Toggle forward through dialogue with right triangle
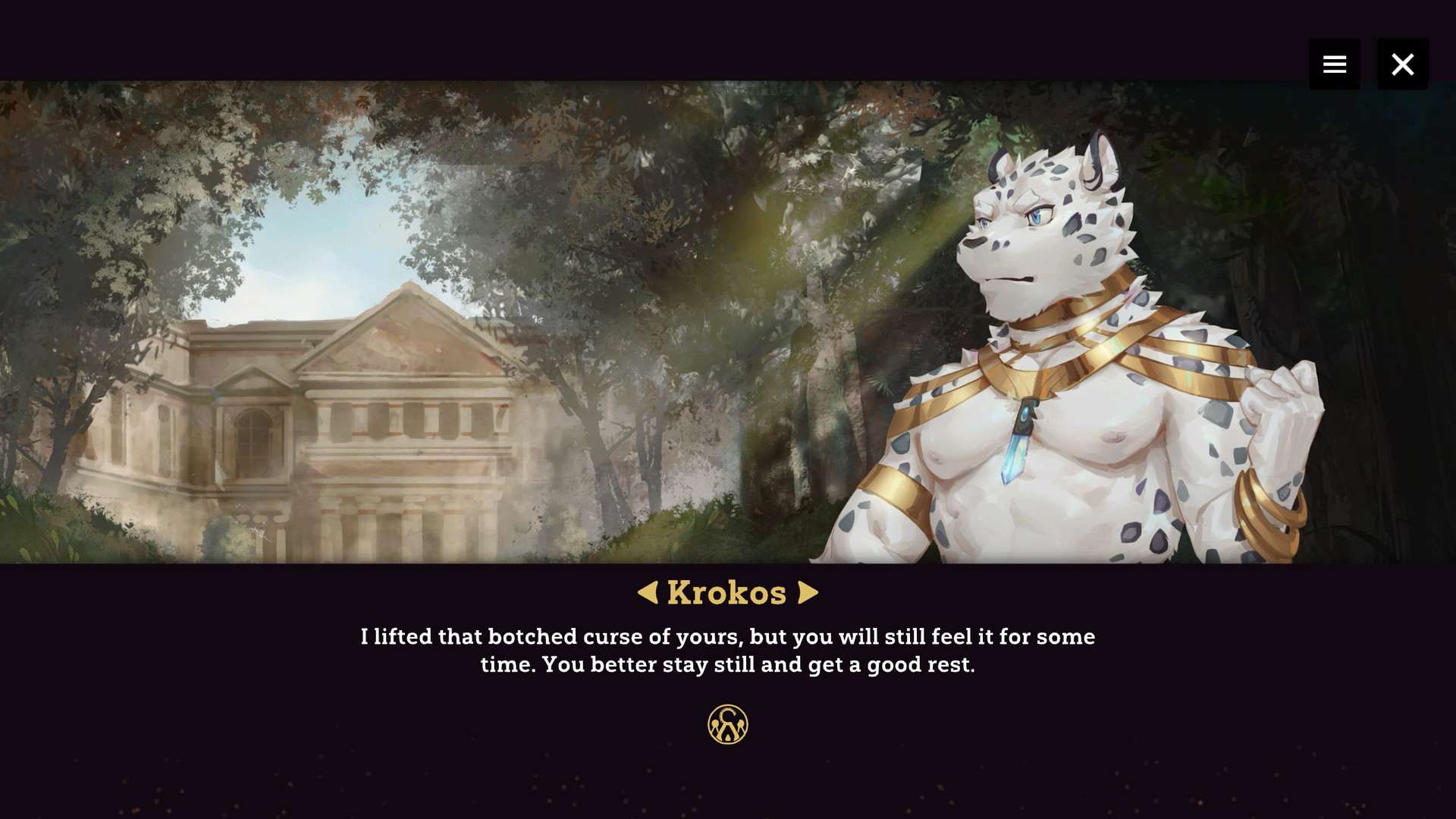This screenshot has width=1456, height=819. (x=807, y=592)
